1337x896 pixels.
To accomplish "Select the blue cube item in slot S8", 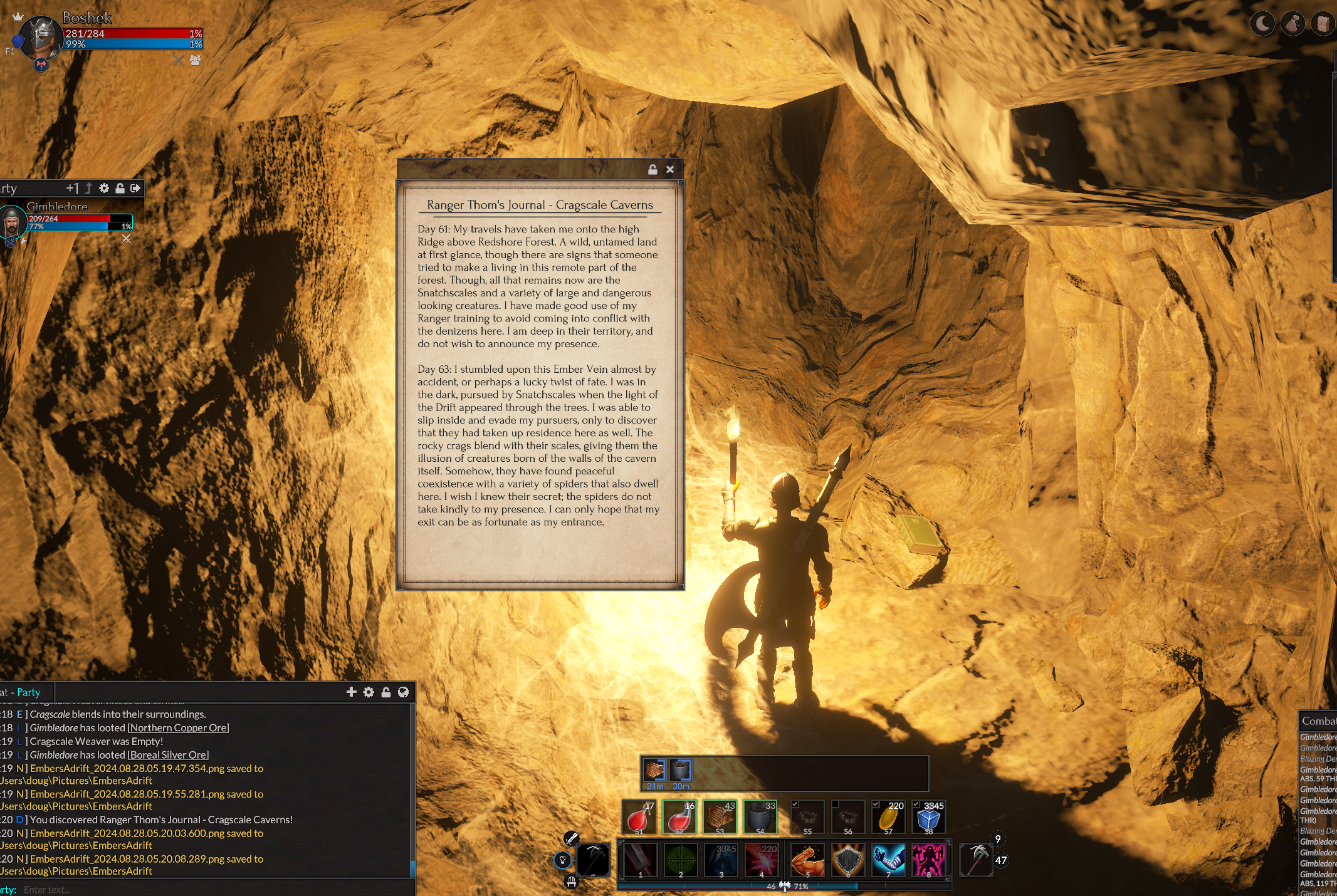I will click(x=928, y=817).
